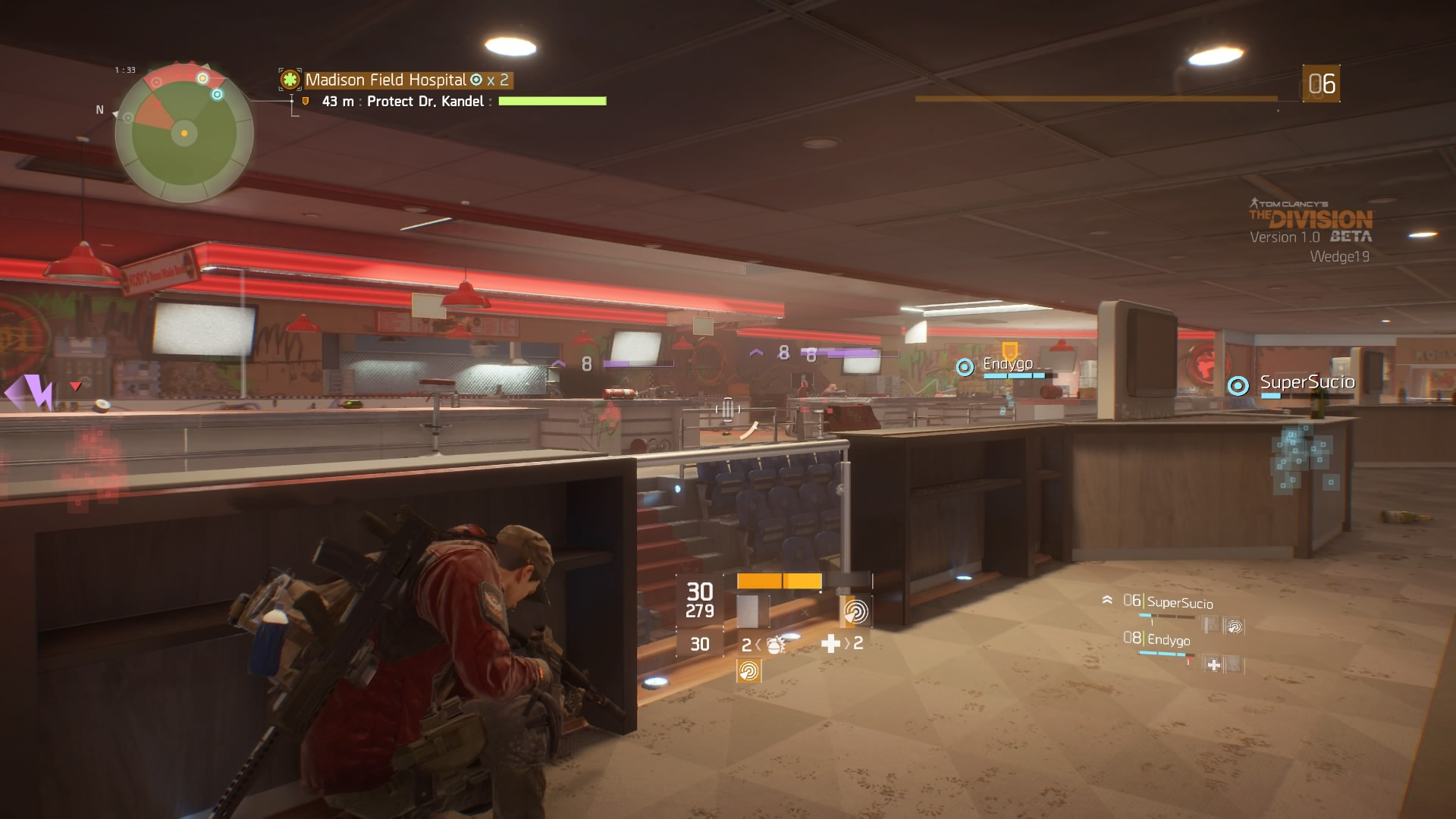The height and width of the screenshot is (819, 1456).
Task: Click the right arrow beside the medkit count
Action: pyautogui.click(x=849, y=645)
